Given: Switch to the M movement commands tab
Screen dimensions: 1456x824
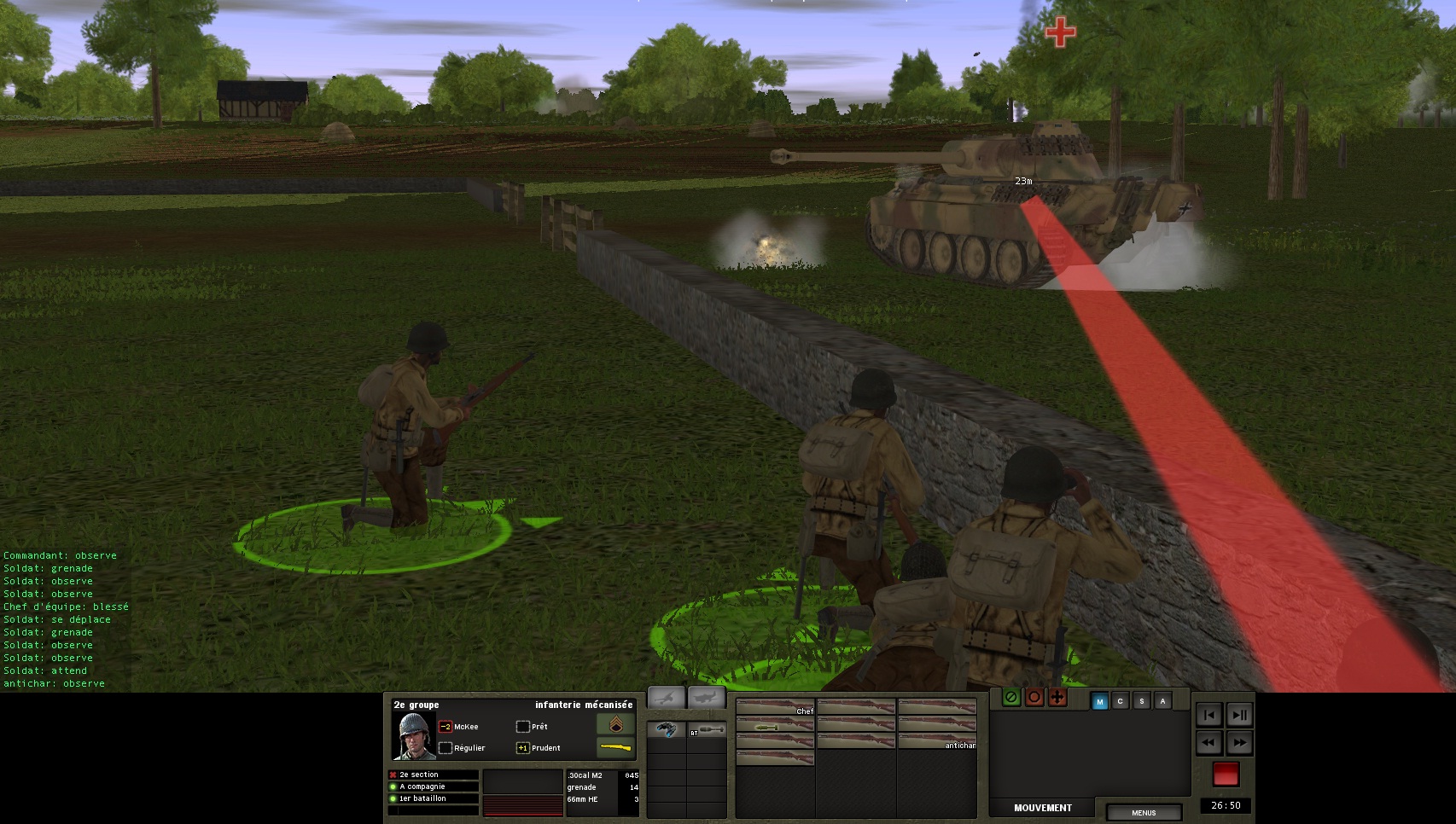Looking at the screenshot, I should click(1099, 701).
